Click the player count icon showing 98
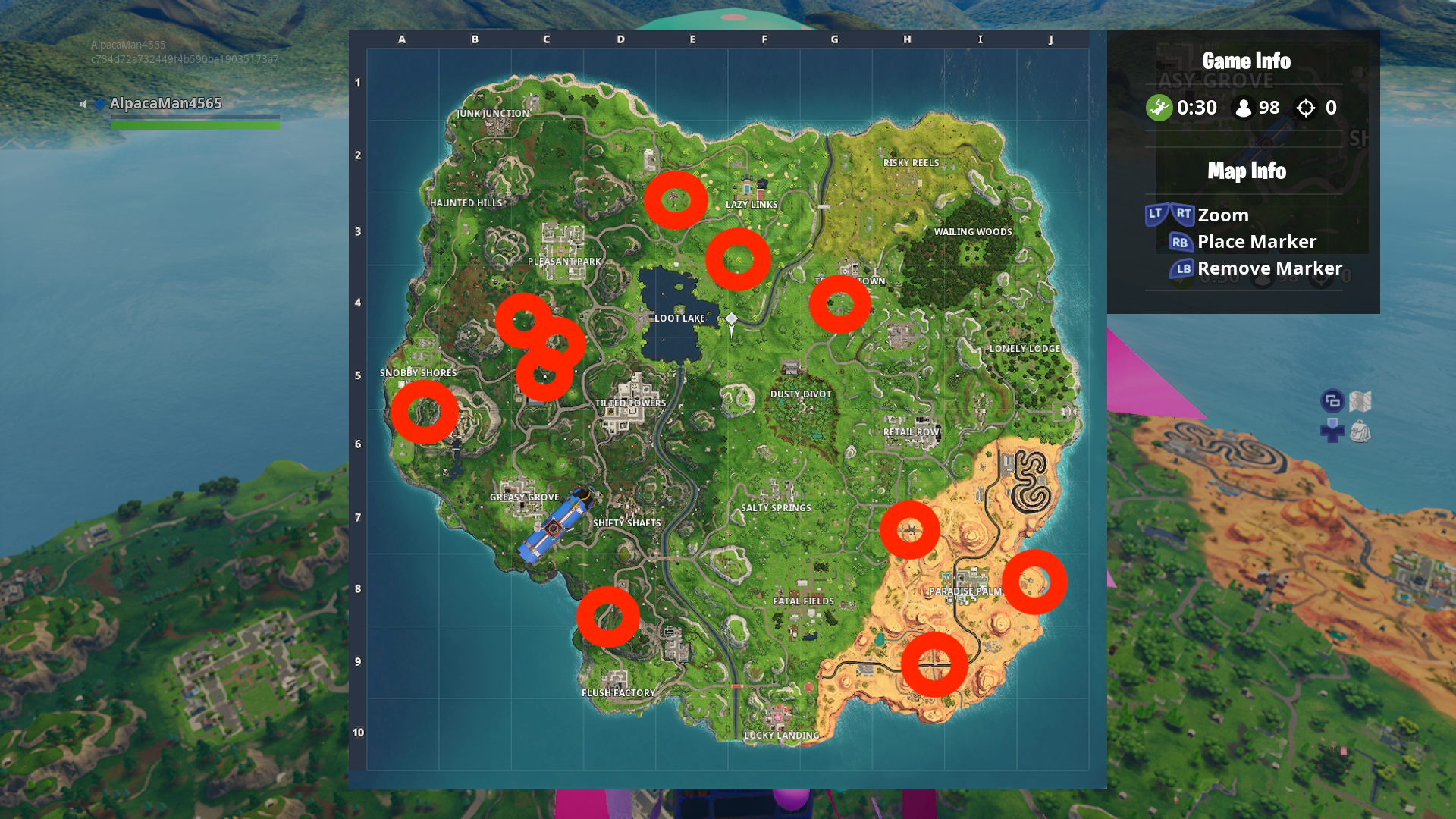This screenshot has width=1456, height=819. 1242,108
